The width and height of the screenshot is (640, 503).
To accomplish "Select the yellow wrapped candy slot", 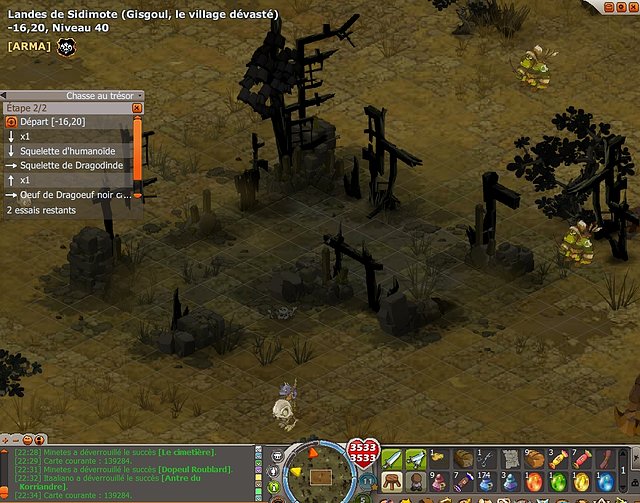I will click(x=557, y=459).
